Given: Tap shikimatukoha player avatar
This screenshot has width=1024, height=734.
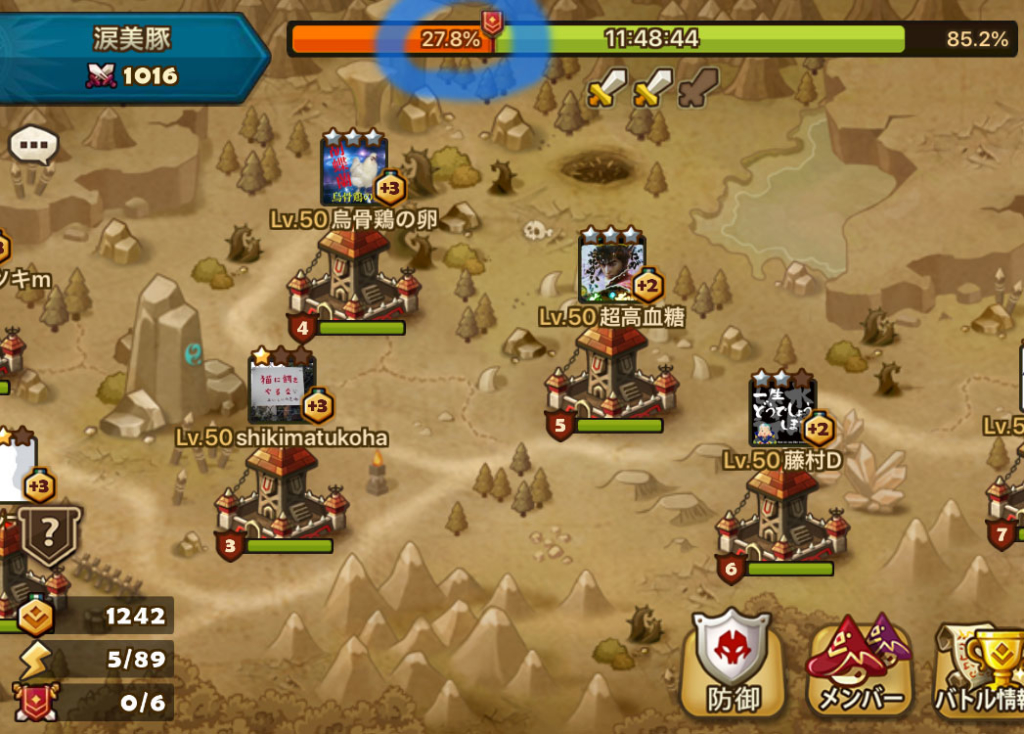Looking at the screenshot, I should (281, 388).
